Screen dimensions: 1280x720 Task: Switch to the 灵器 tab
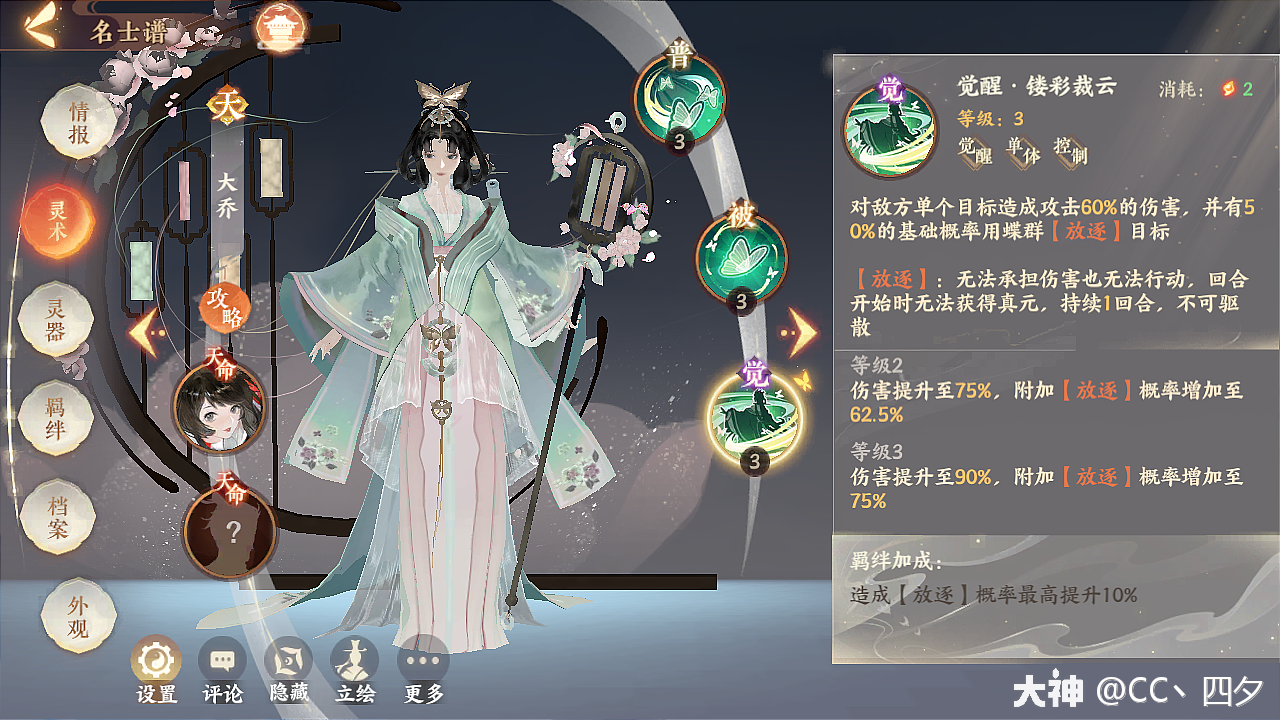[x=55, y=320]
